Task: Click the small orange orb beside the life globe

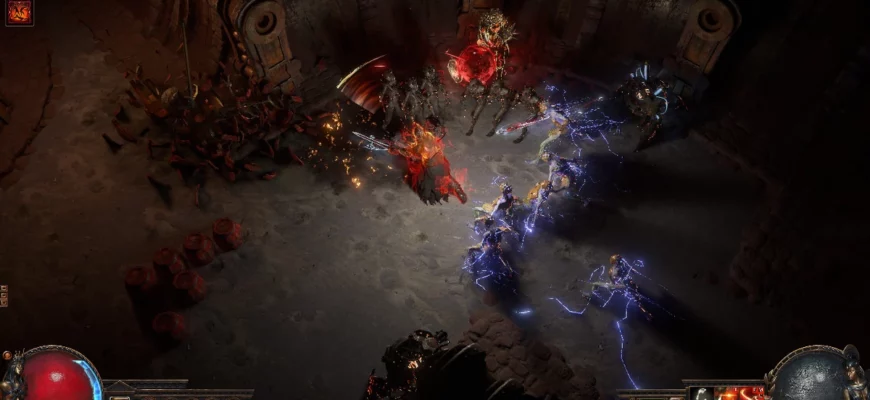Action: click(x=8, y=356)
